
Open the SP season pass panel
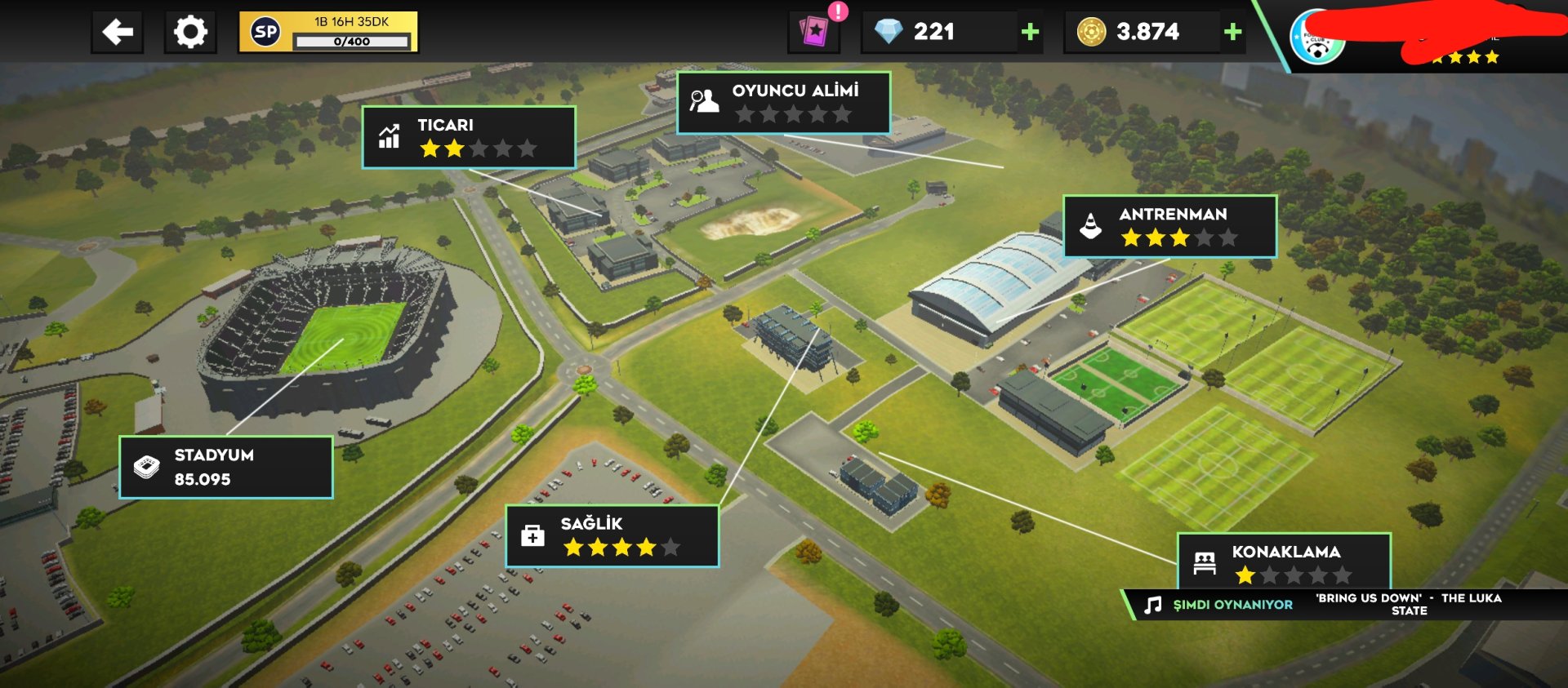tap(328, 33)
